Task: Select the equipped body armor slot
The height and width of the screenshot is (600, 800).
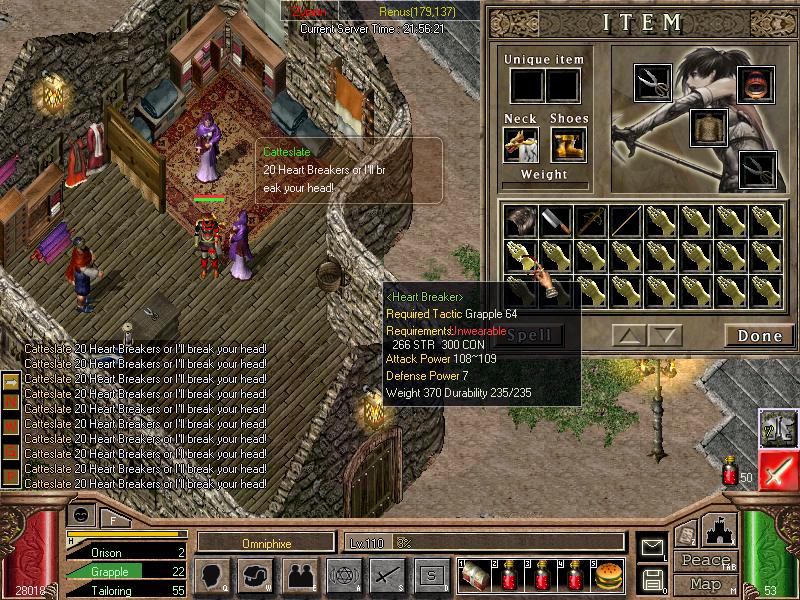Action: [x=708, y=127]
